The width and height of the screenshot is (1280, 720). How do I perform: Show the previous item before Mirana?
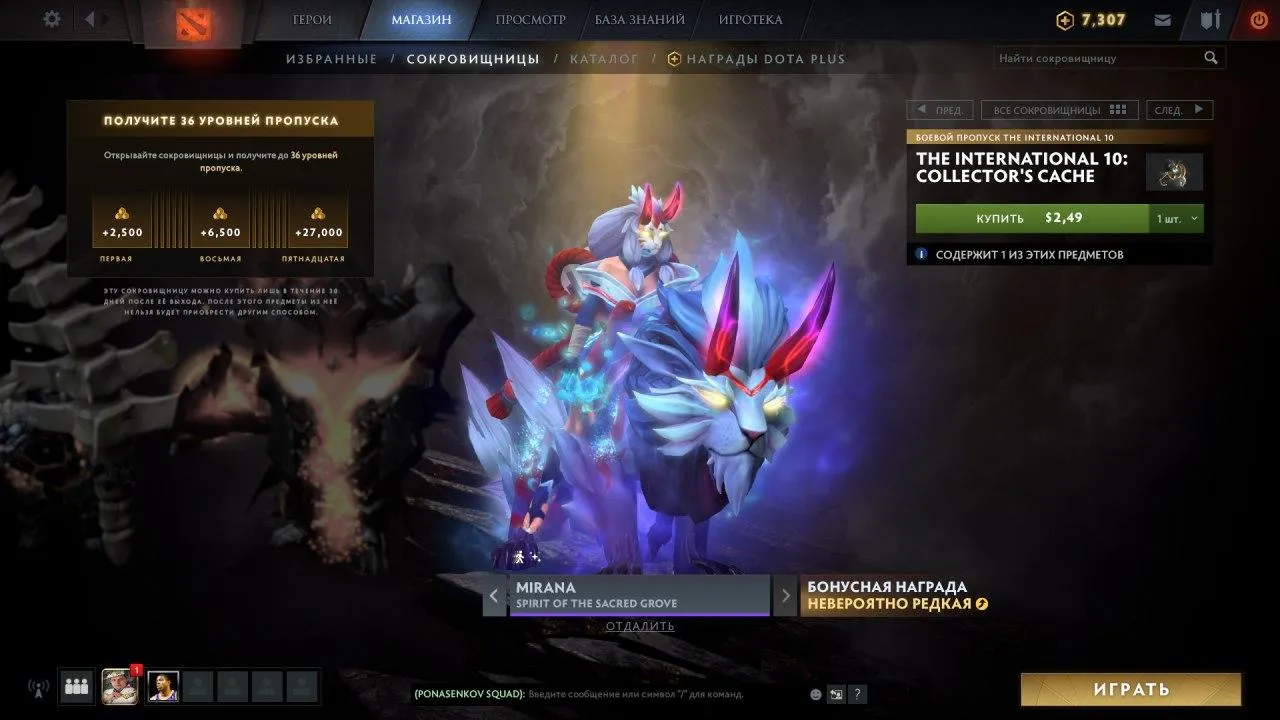(x=494, y=596)
